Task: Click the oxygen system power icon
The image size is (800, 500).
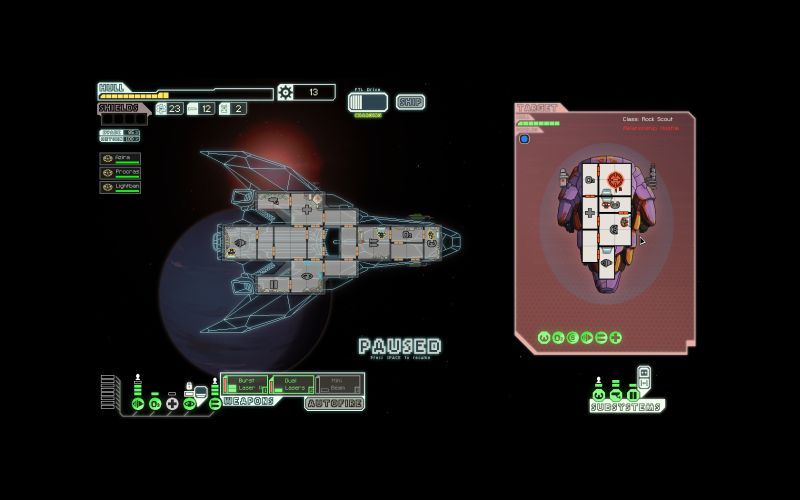Action: click(155, 403)
